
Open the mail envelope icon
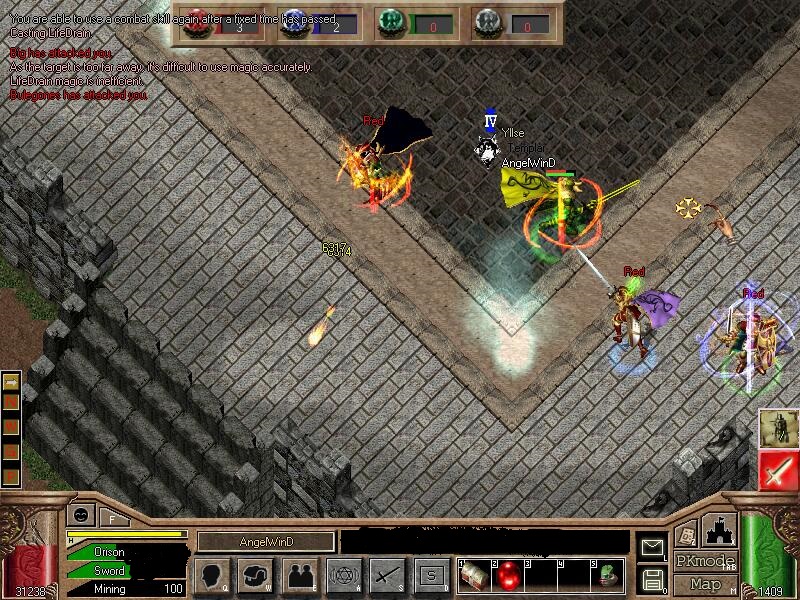652,547
